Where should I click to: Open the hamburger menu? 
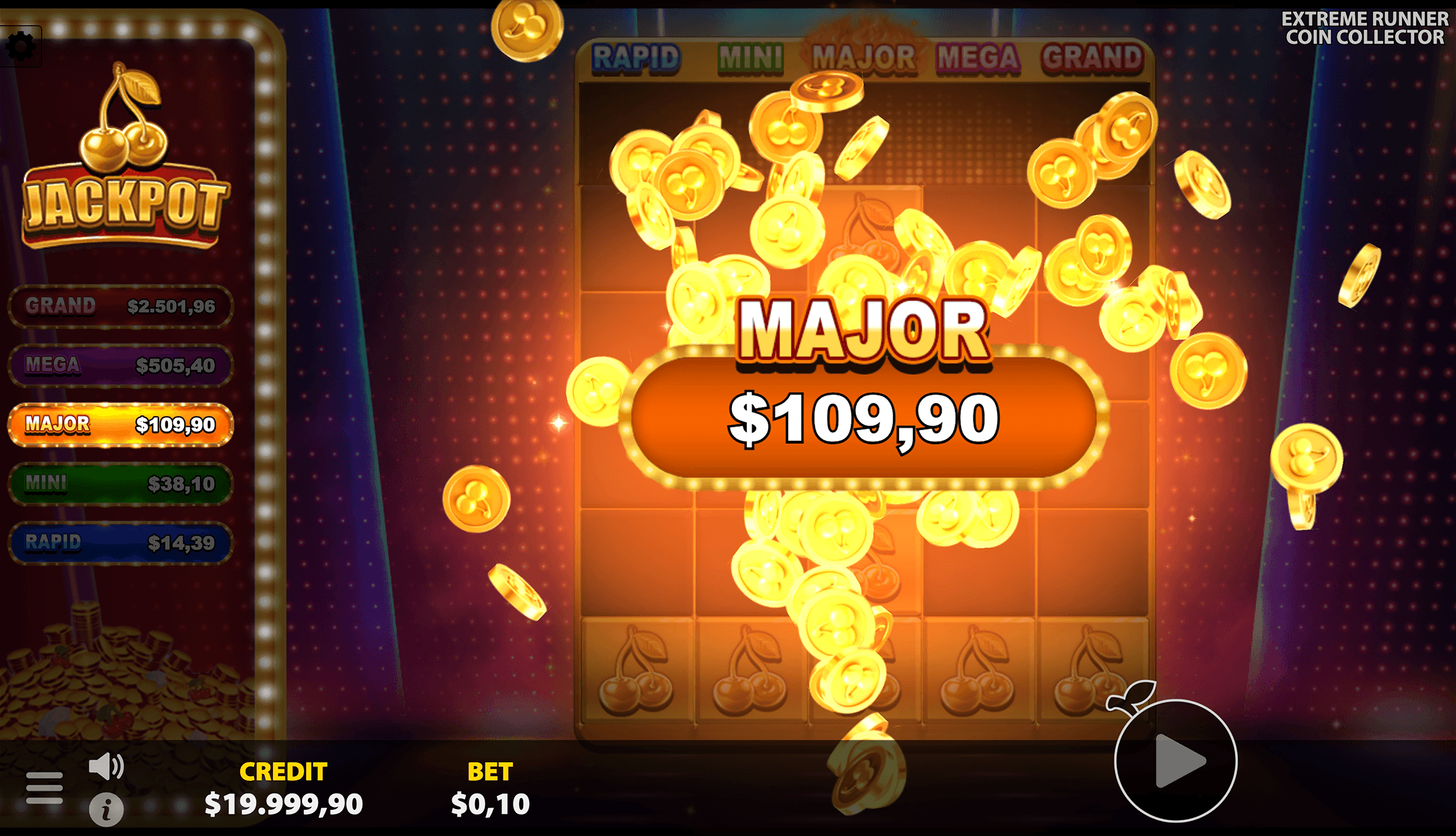44,787
